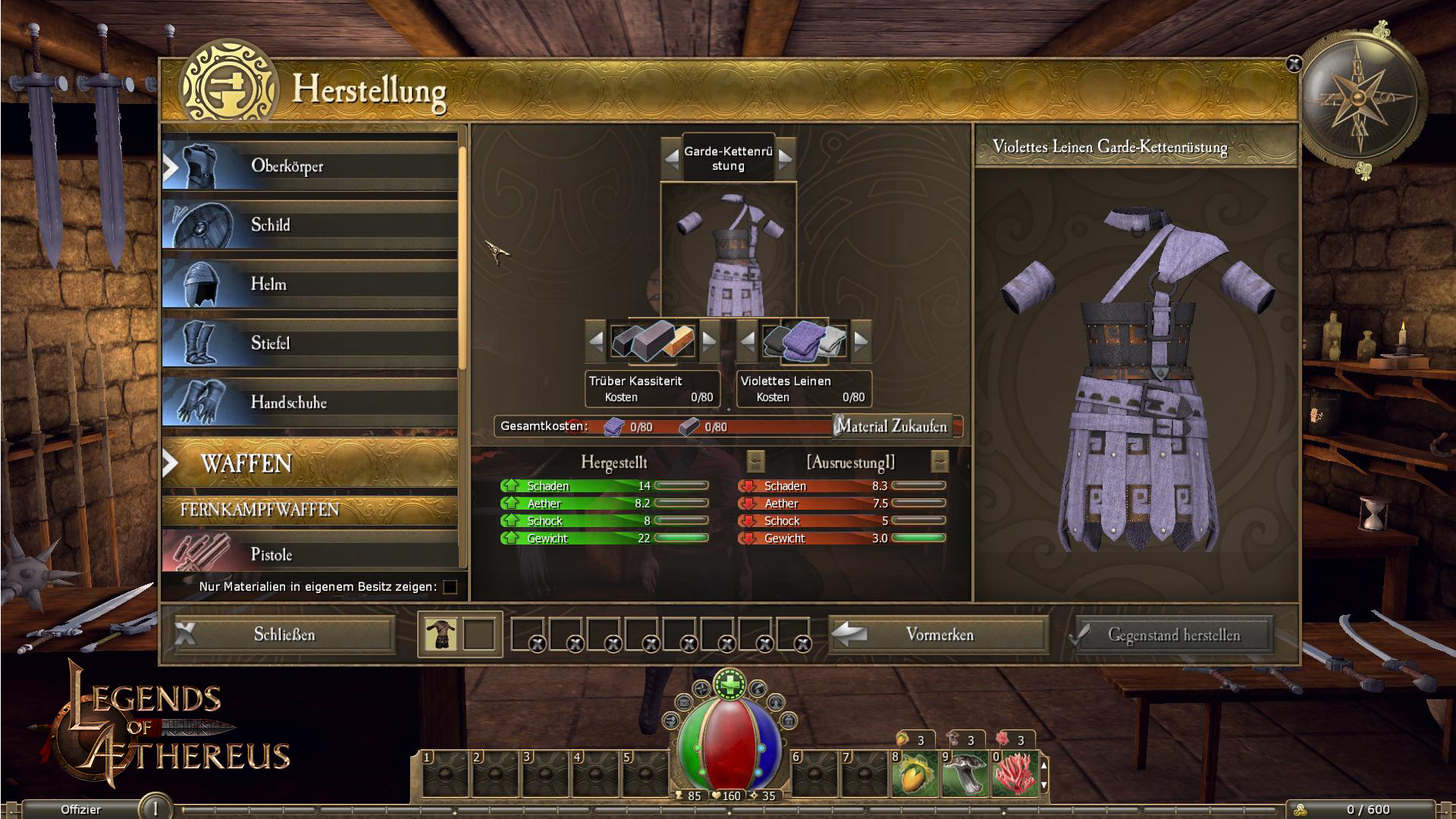The image size is (1456, 819).
Task: Select Pistole under Fernkampfwaffen
Action: point(309,554)
